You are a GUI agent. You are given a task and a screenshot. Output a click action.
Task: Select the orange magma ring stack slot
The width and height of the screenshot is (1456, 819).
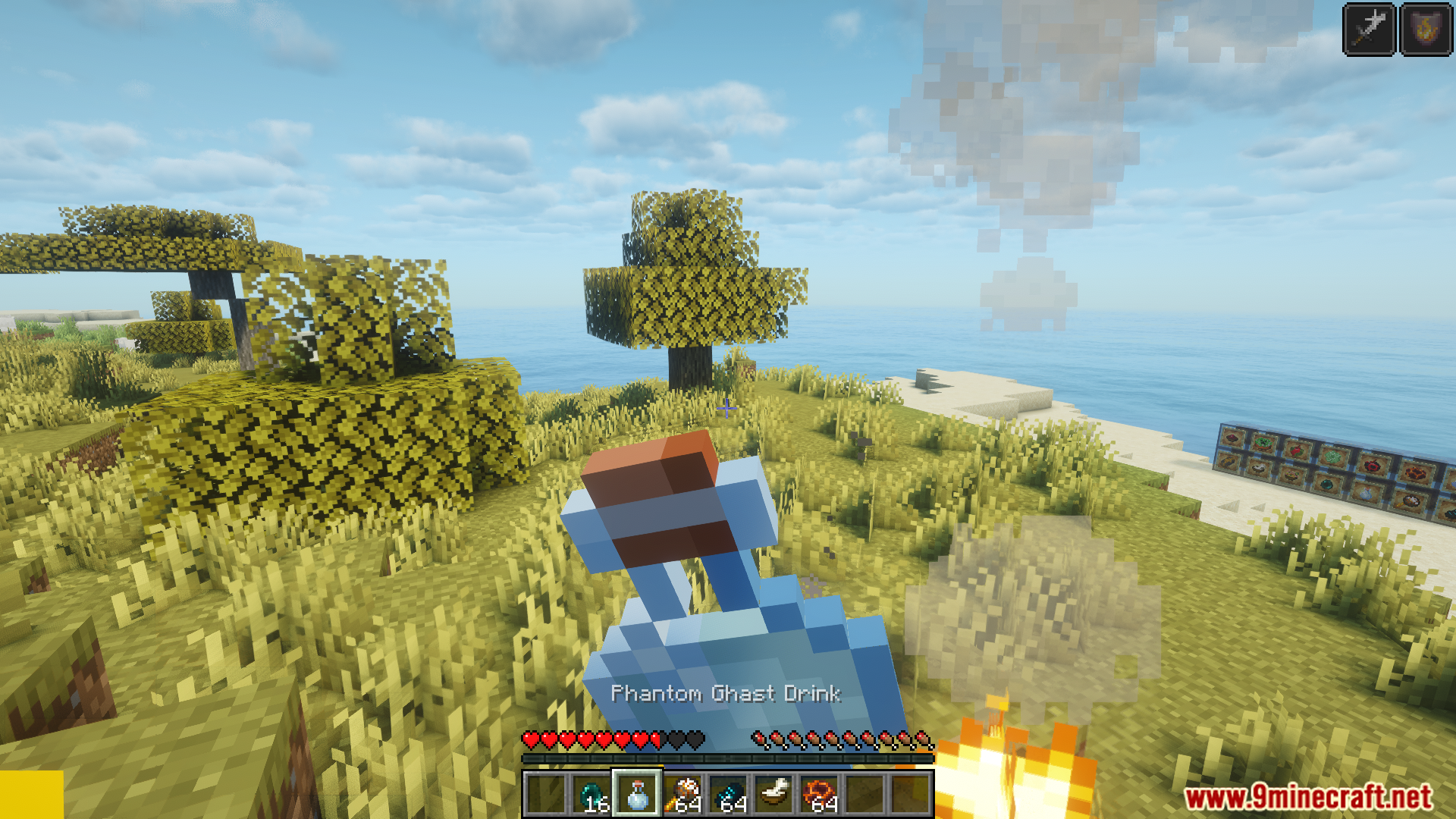[820, 794]
